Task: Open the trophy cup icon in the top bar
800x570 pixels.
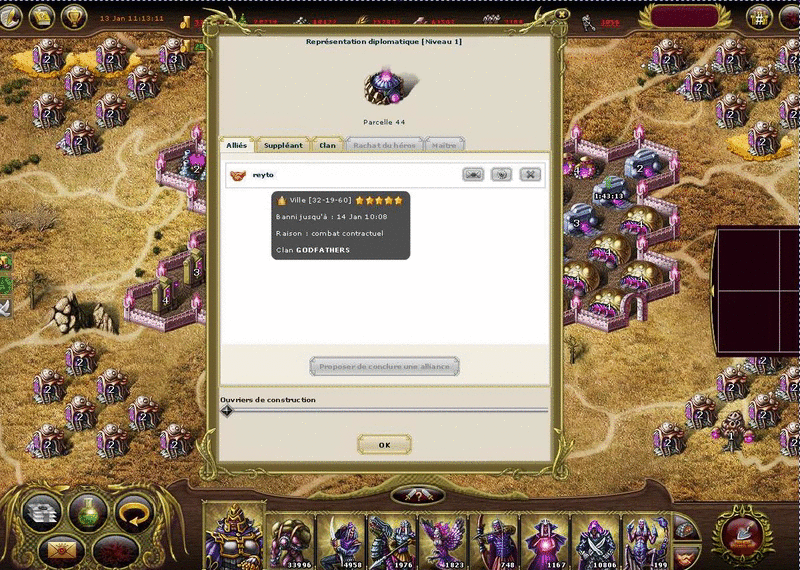Action: click(72, 17)
